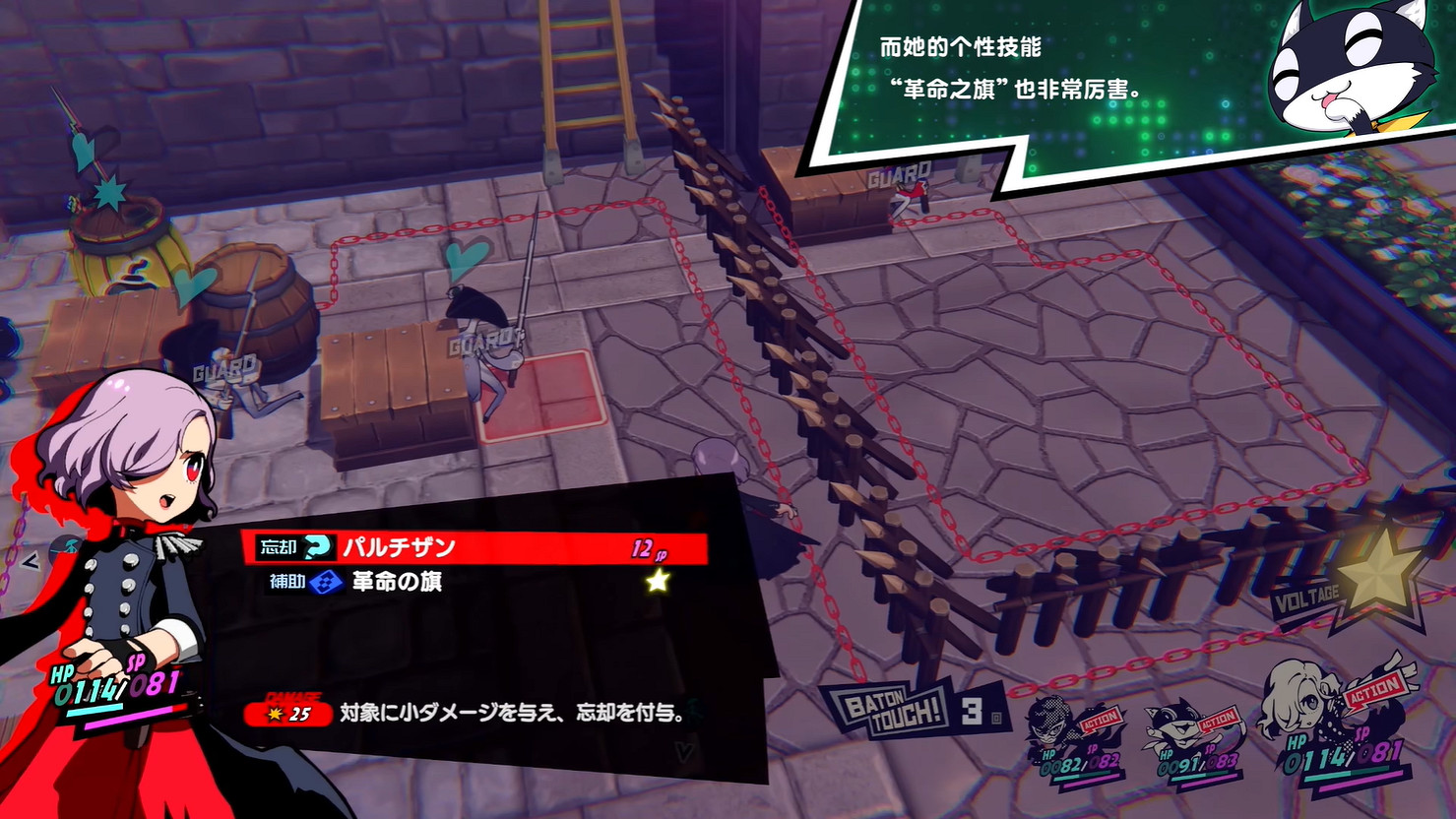Click the small square next to the baton count 3
The image size is (1456, 819).
pos(998,716)
